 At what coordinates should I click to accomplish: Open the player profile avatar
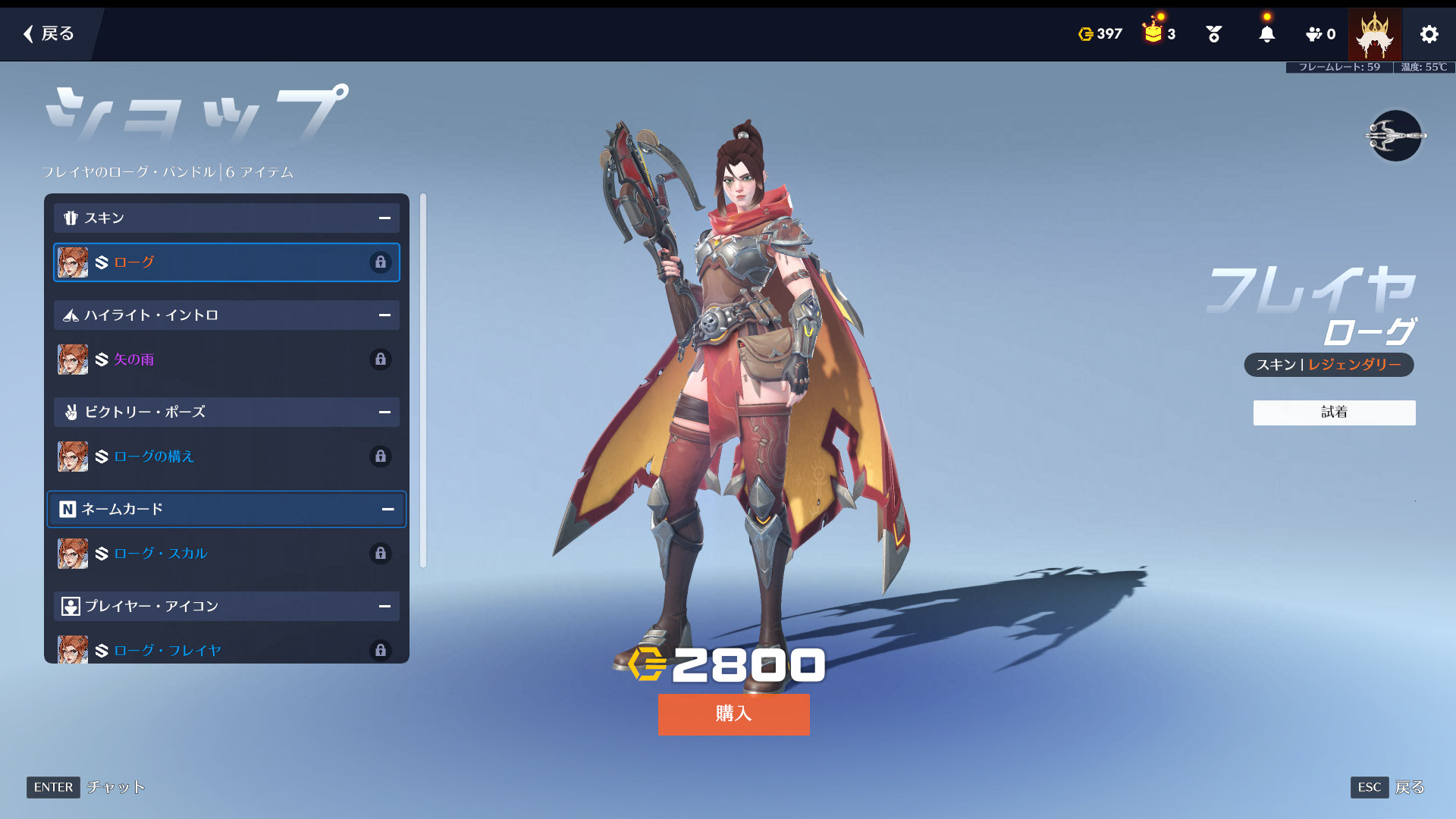1374,34
